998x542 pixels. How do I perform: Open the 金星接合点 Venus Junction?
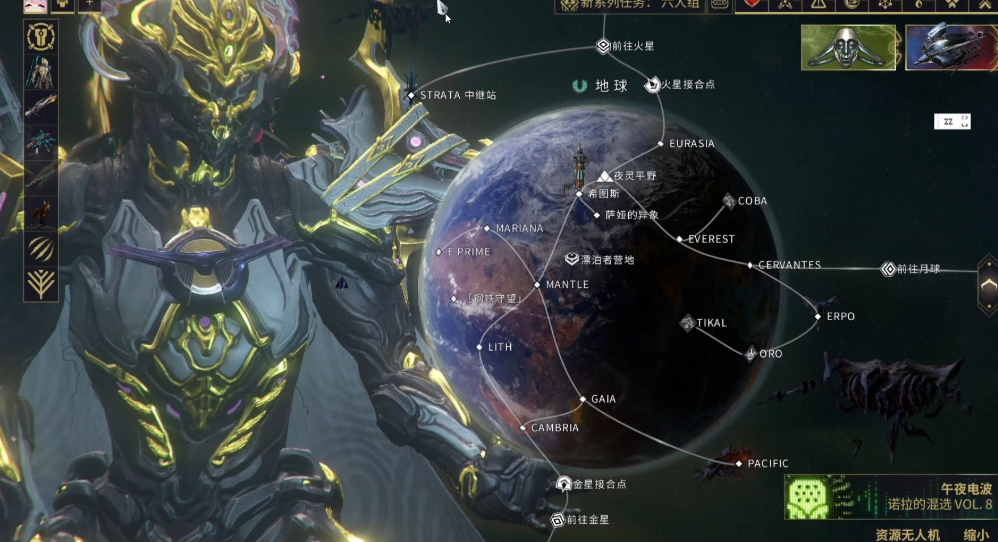(x=564, y=484)
